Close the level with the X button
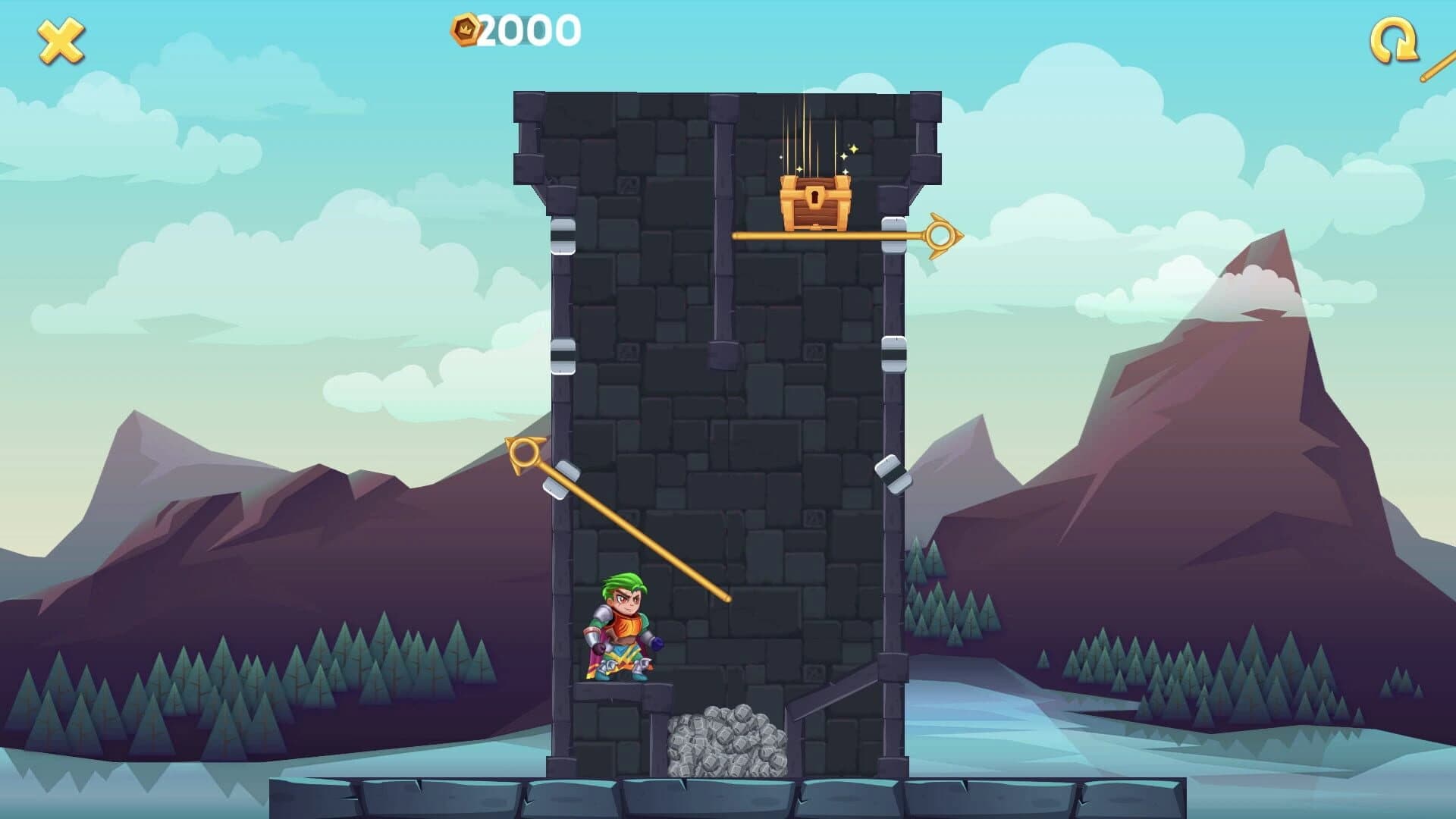 [59, 39]
